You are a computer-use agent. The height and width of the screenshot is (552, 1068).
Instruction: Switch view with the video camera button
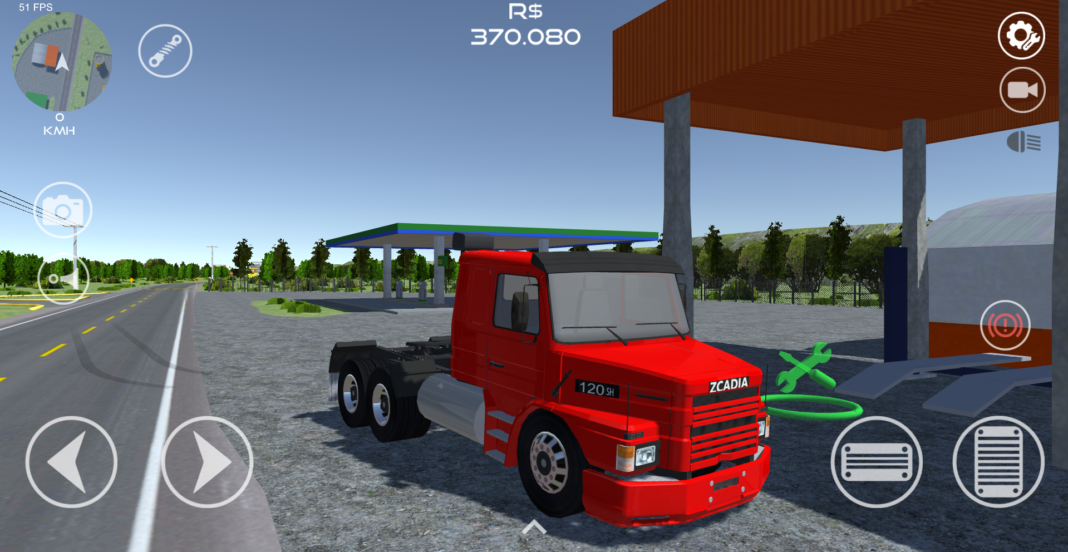pos(1021,91)
